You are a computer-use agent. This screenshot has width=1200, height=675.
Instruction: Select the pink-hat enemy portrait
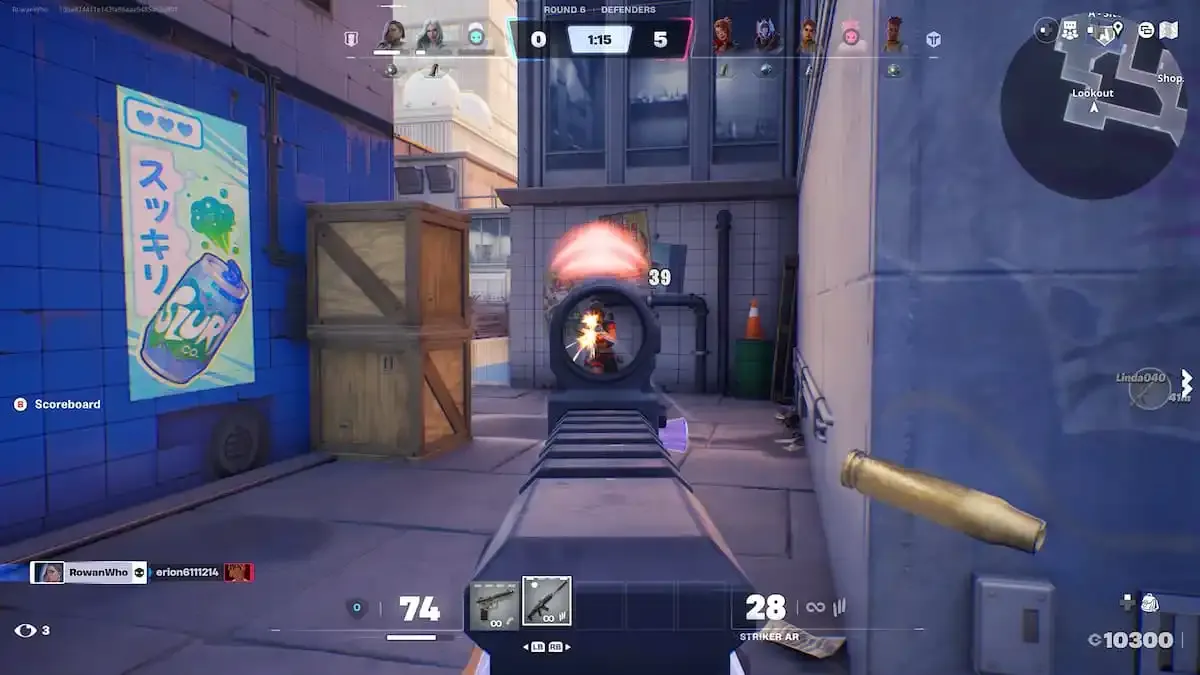point(851,36)
